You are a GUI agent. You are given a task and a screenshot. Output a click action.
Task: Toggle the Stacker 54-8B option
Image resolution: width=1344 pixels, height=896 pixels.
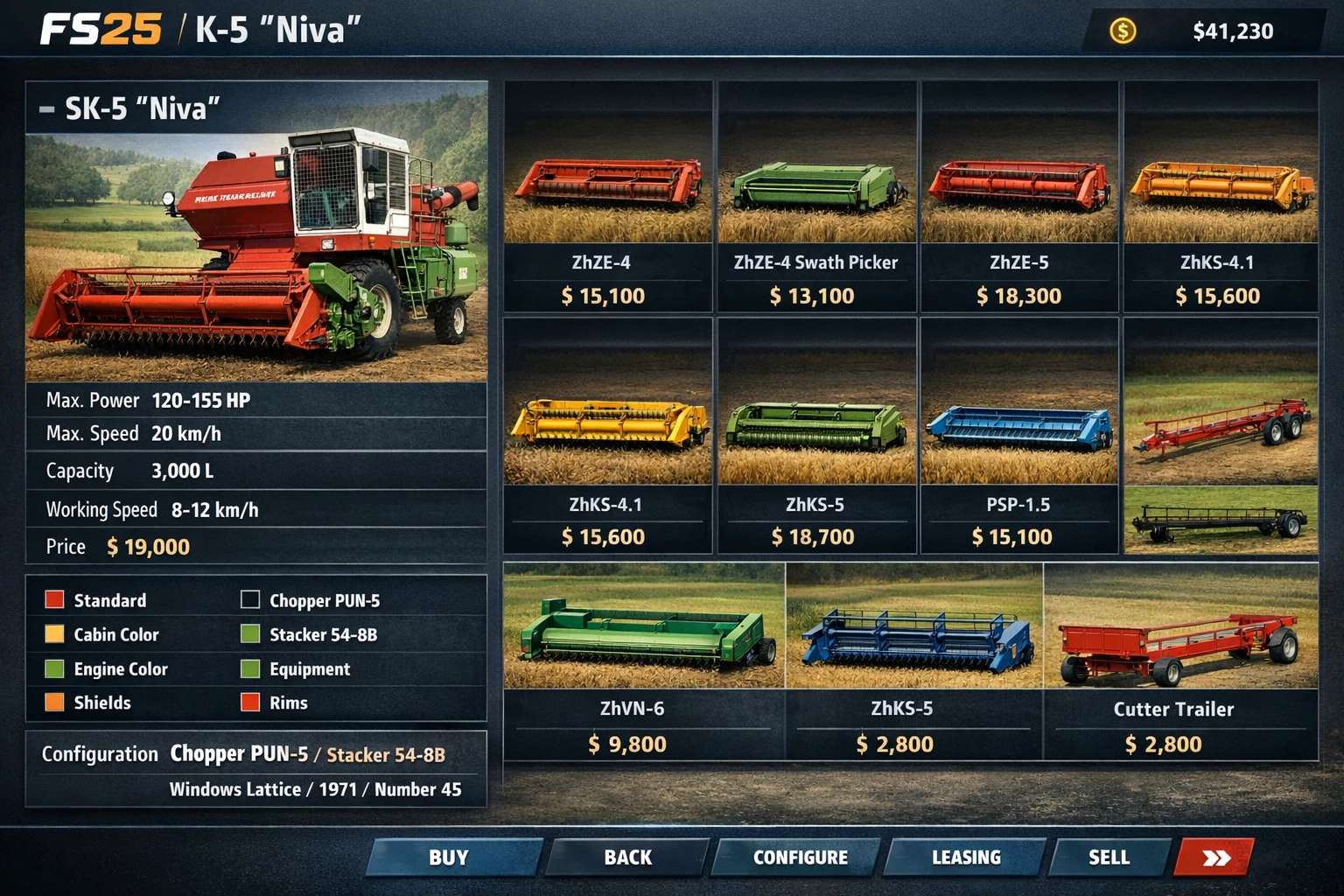pos(251,634)
